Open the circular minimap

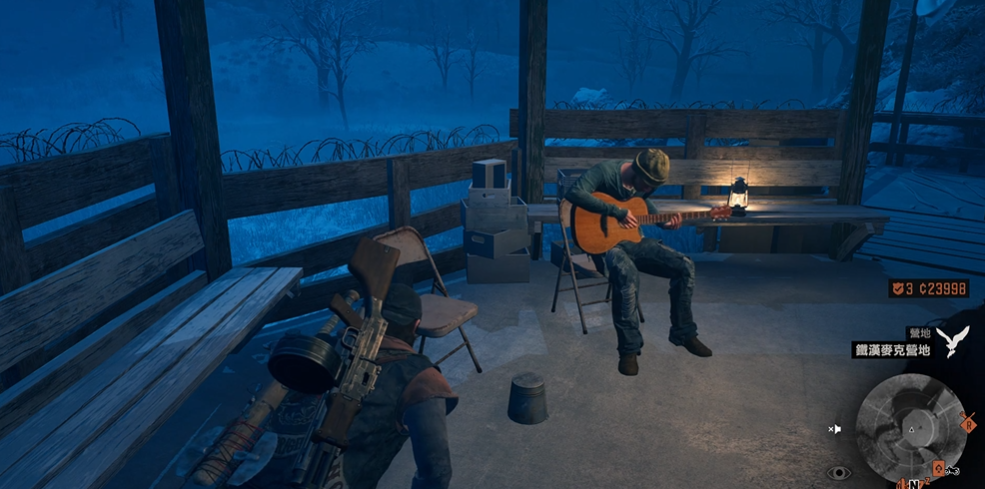click(910, 427)
